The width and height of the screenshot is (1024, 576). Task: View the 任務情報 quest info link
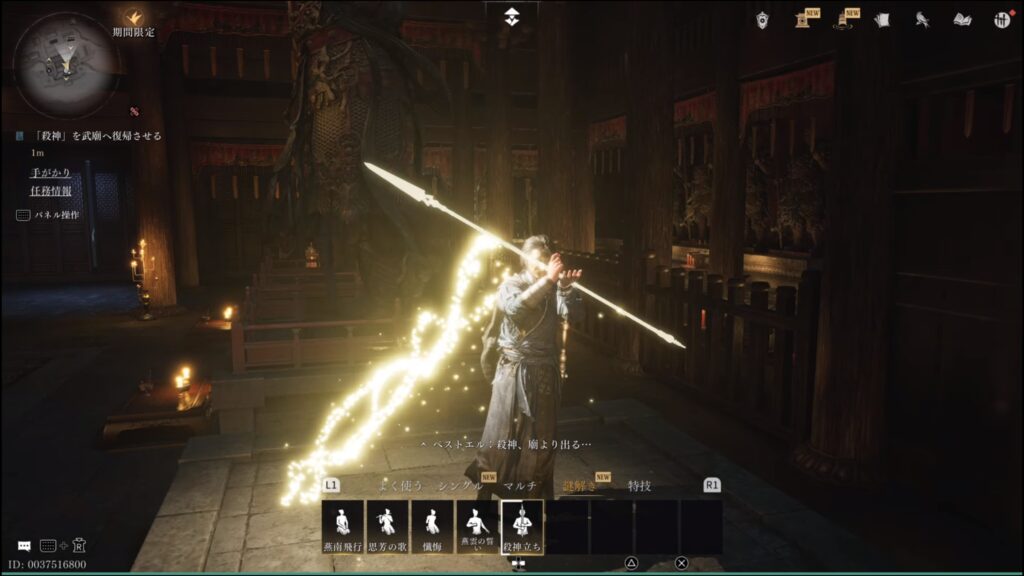click(50, 192)
